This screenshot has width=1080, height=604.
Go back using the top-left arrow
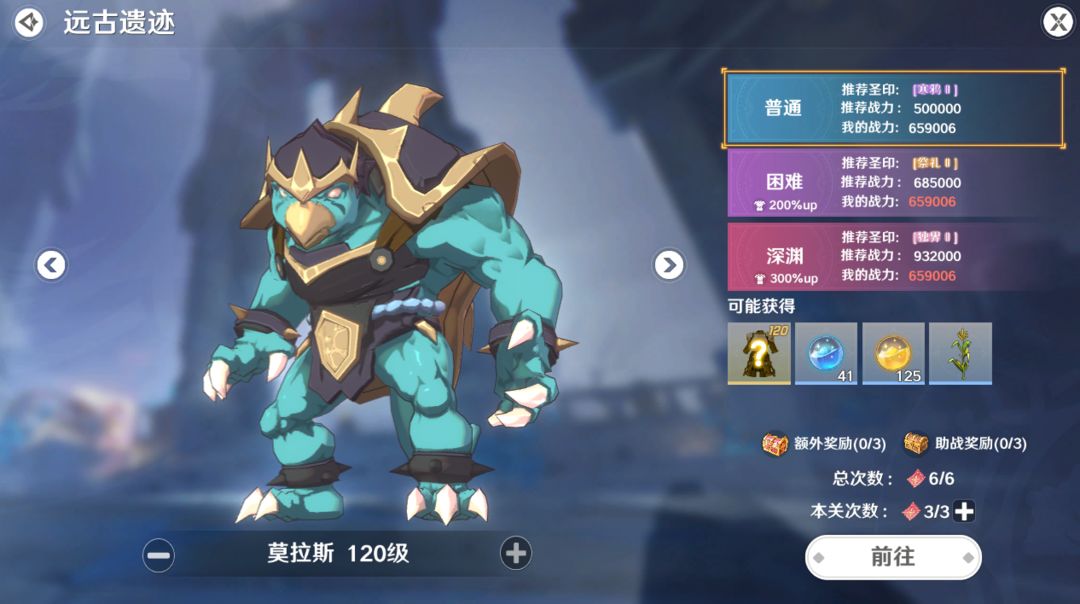click(29, 22)
